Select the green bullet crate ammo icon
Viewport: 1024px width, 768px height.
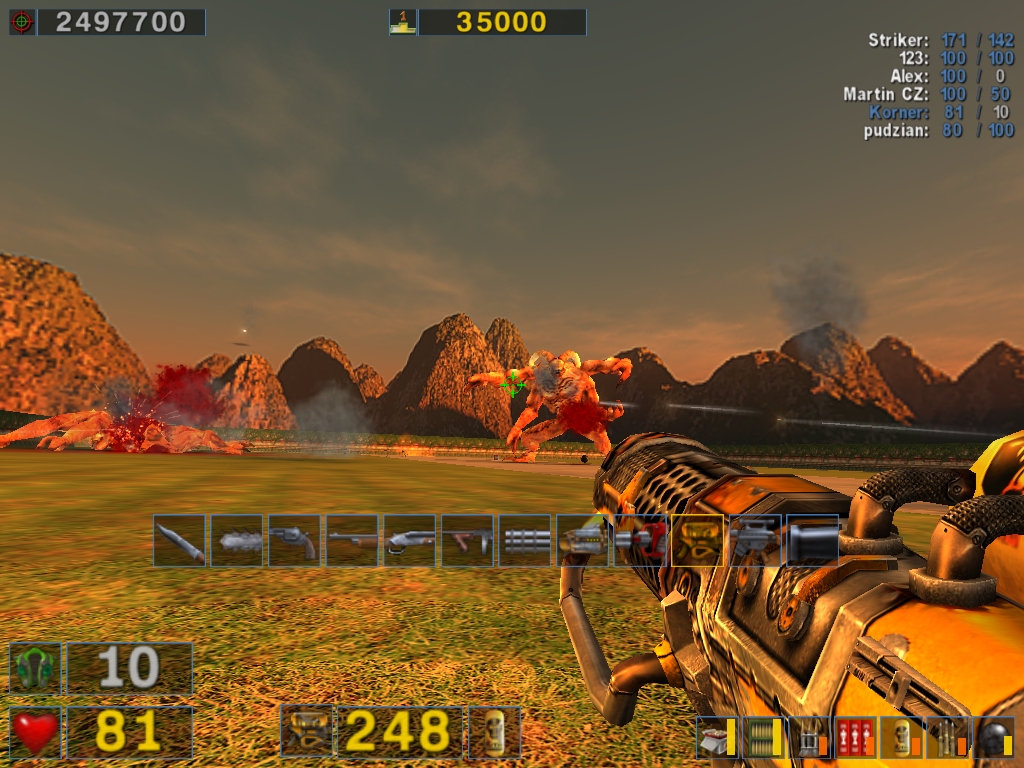(x=762, y=737)
